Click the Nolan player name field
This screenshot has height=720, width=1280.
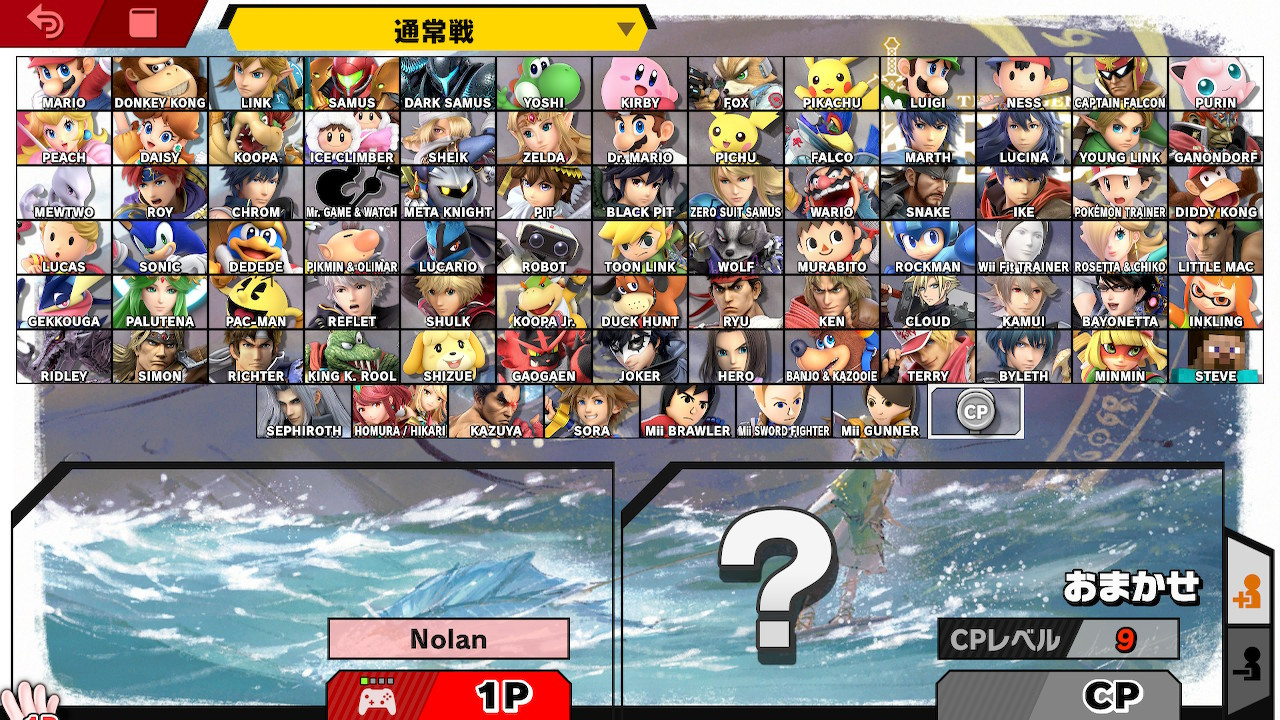click(449, 639)
